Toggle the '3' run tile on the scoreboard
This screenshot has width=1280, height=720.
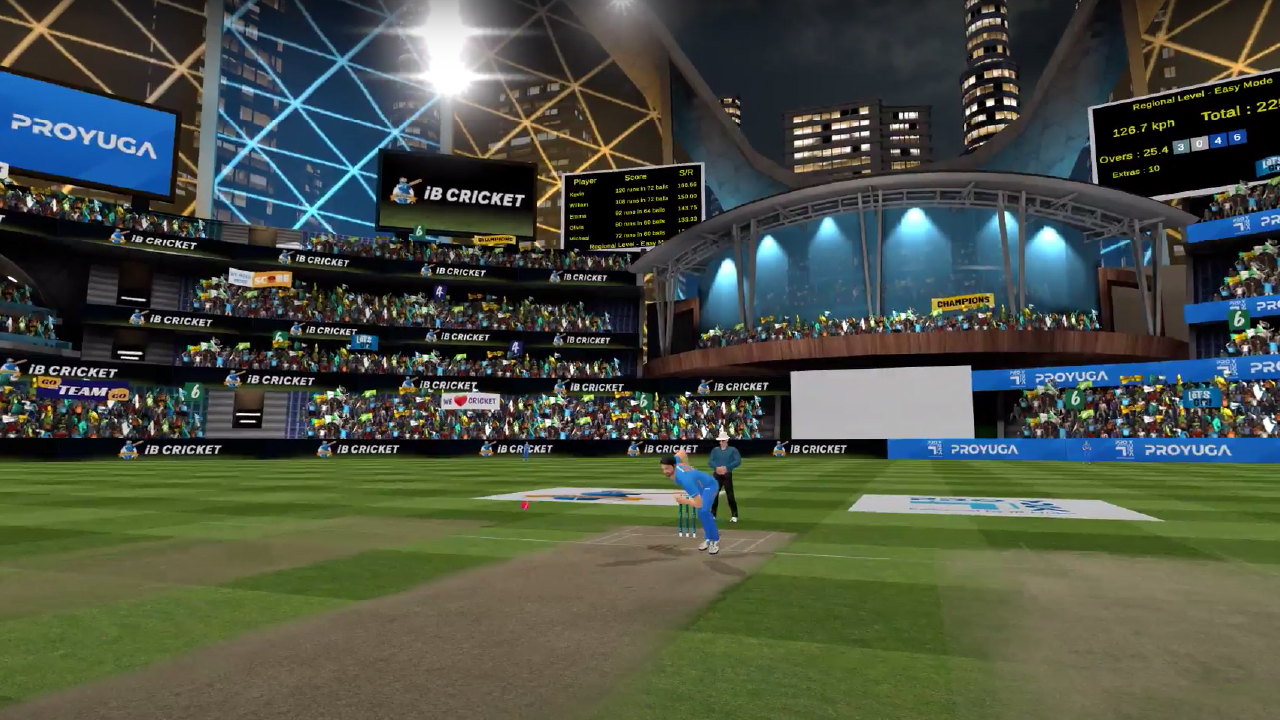tap(1182, 146)
